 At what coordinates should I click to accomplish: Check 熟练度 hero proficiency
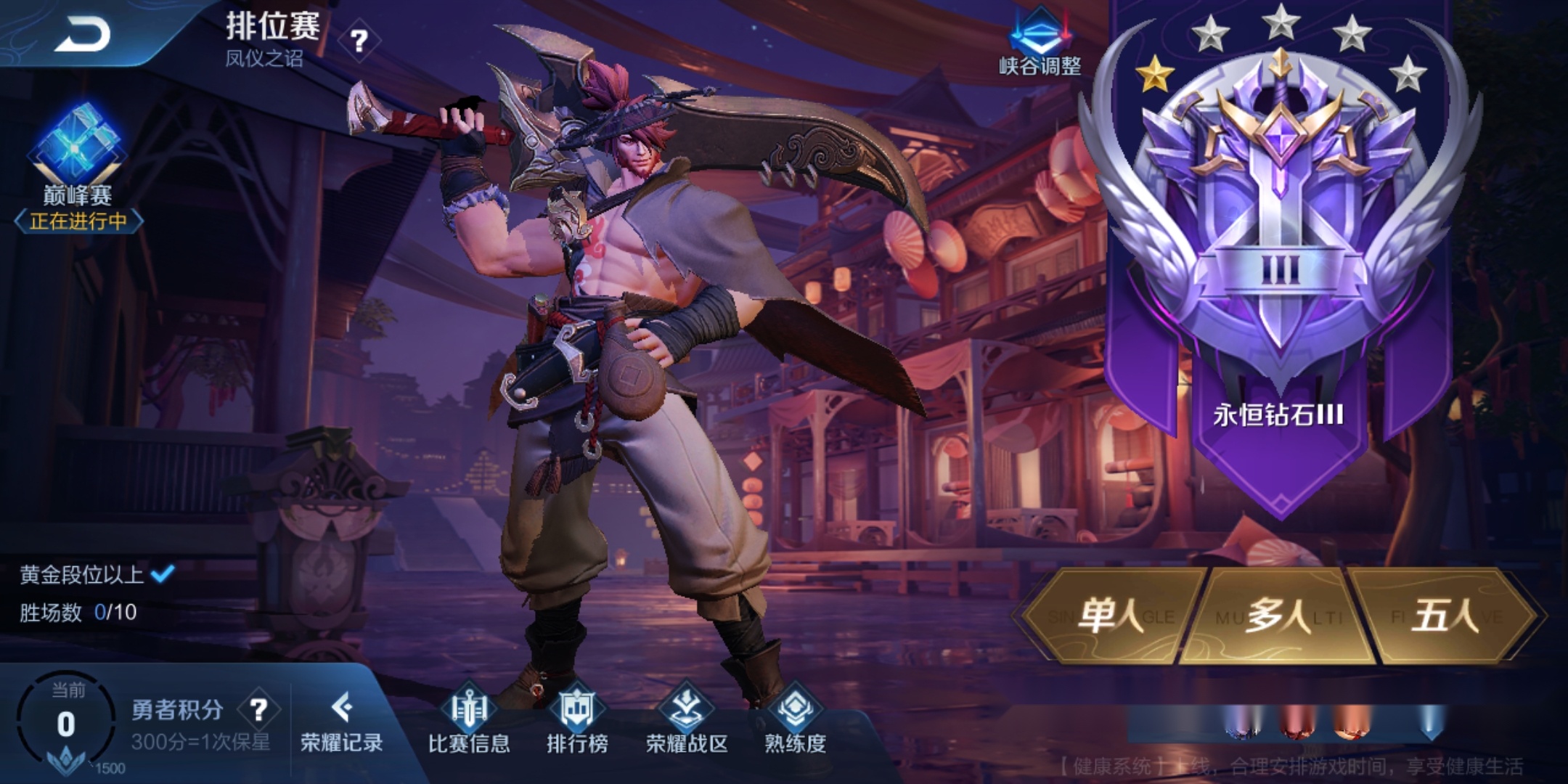(795, 720)
